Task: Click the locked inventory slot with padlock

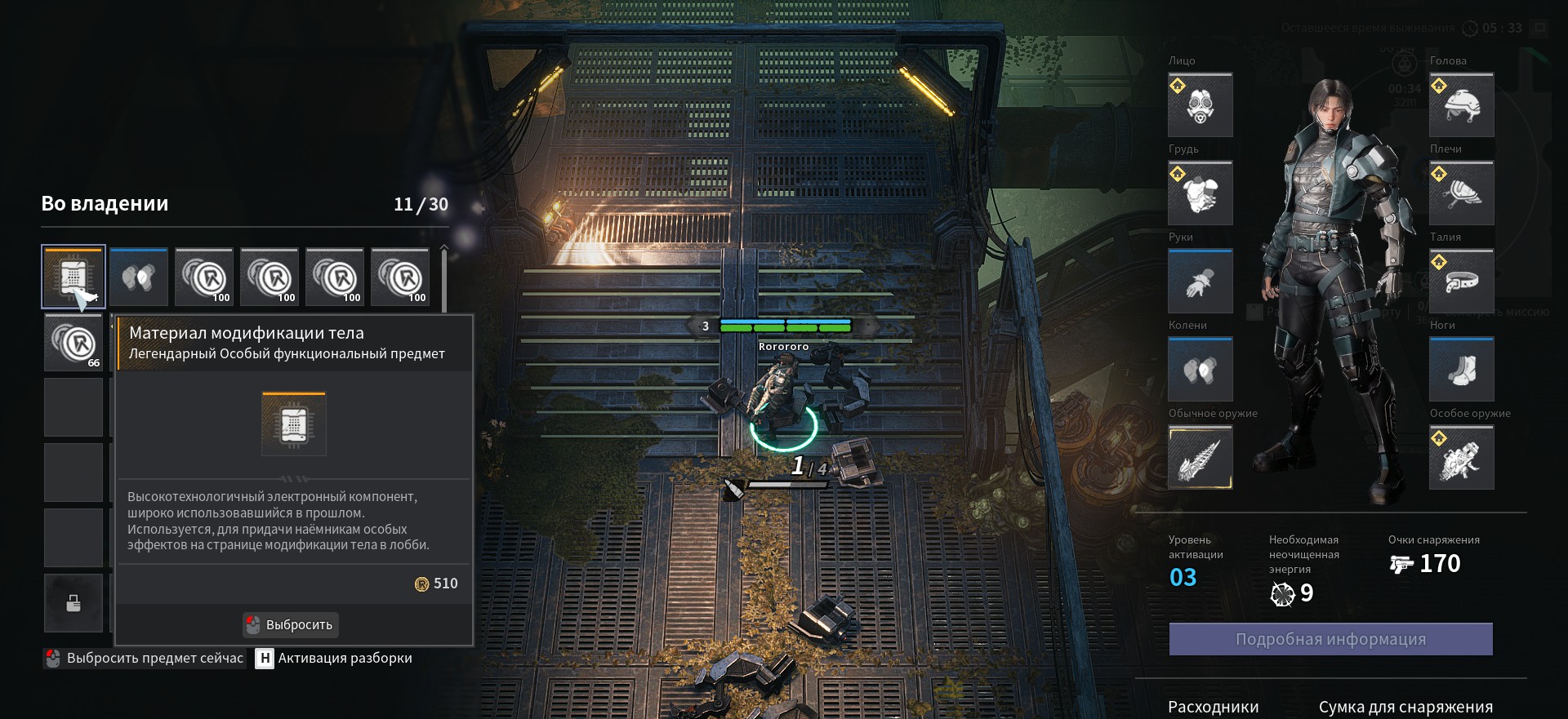Action: 73,603
